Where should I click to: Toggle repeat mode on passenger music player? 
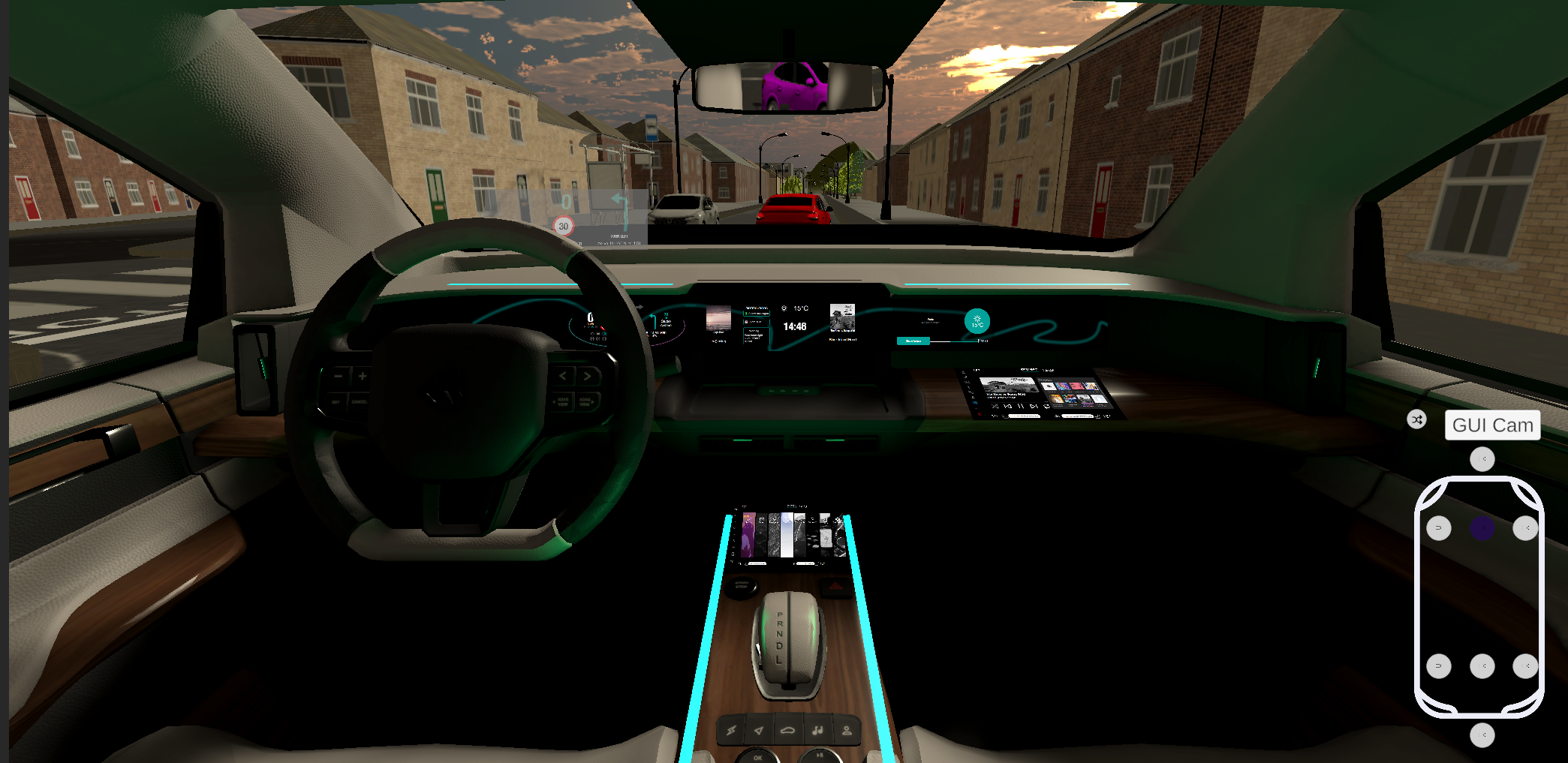click(x=1047, y=406)
